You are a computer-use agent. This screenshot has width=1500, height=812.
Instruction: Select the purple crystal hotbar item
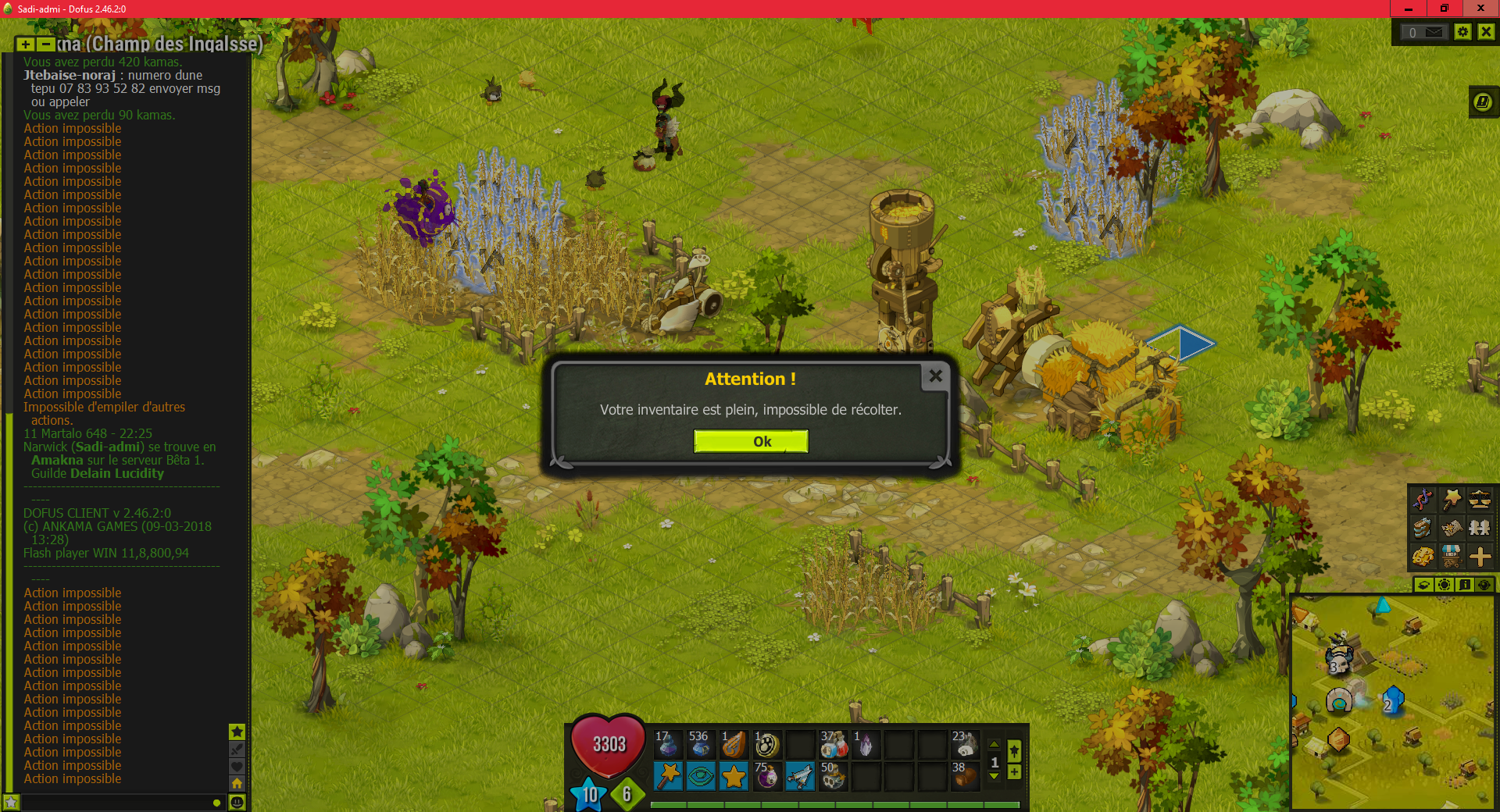click(866, 745)
